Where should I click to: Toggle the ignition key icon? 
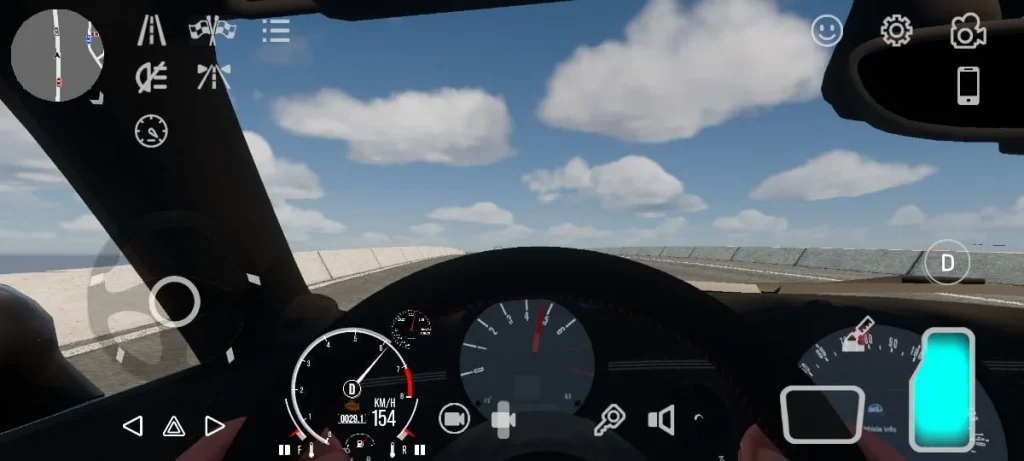608,420
